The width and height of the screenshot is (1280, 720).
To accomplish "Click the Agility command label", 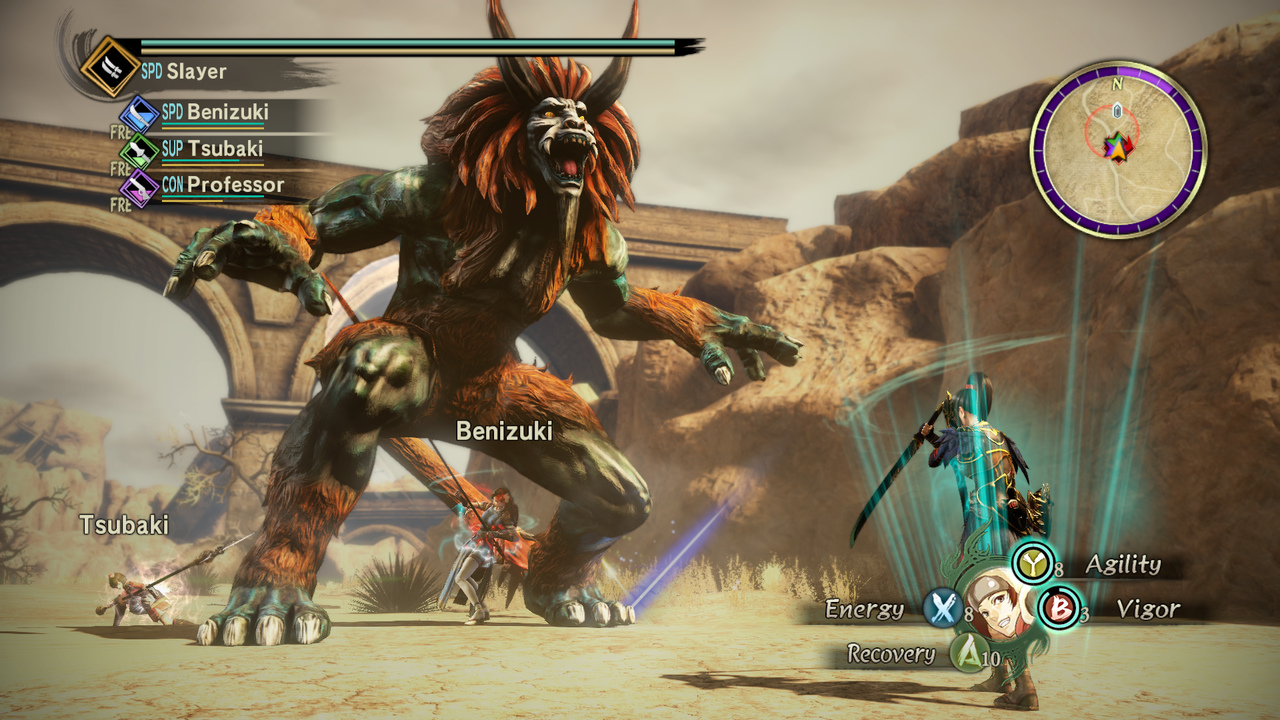I will (1124, 565).
